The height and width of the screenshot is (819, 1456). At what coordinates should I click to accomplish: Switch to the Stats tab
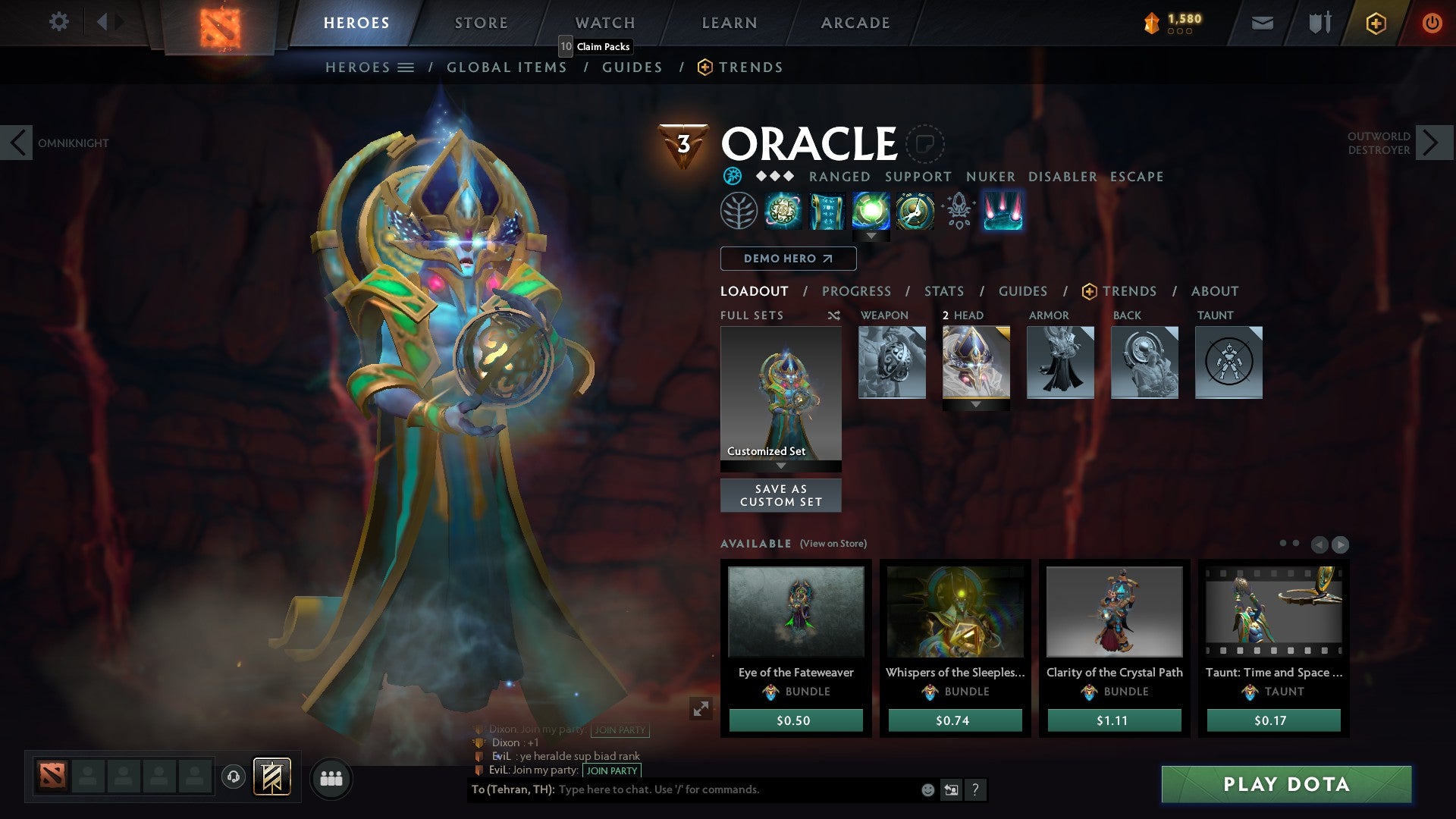coord(943,291)
